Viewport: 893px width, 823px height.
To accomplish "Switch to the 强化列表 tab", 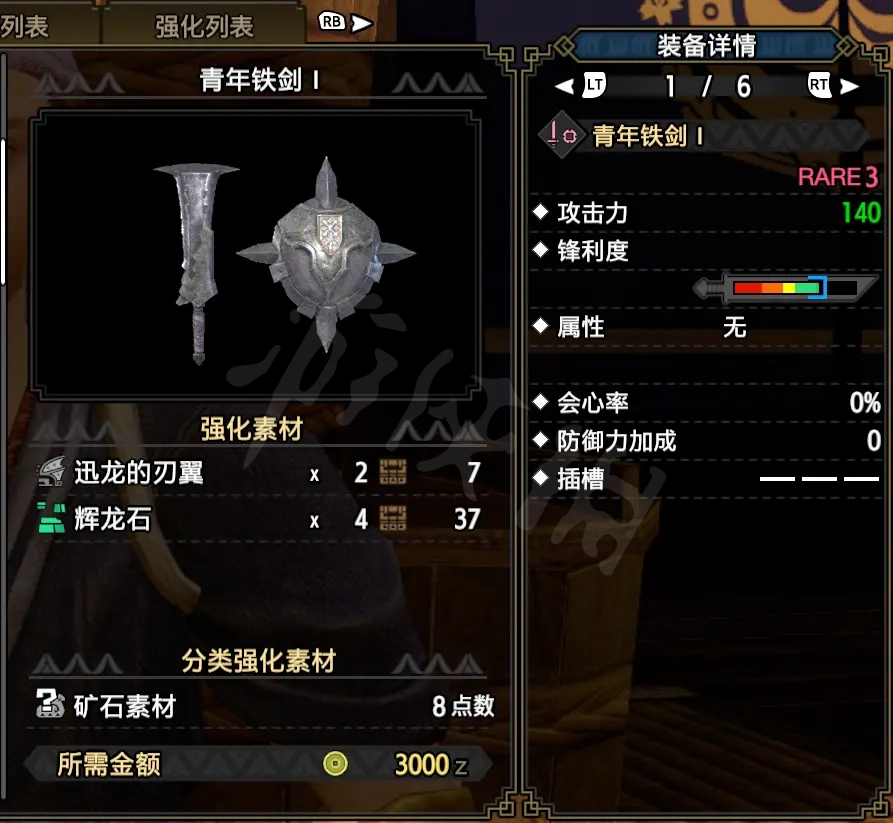I will pos(204,26).
